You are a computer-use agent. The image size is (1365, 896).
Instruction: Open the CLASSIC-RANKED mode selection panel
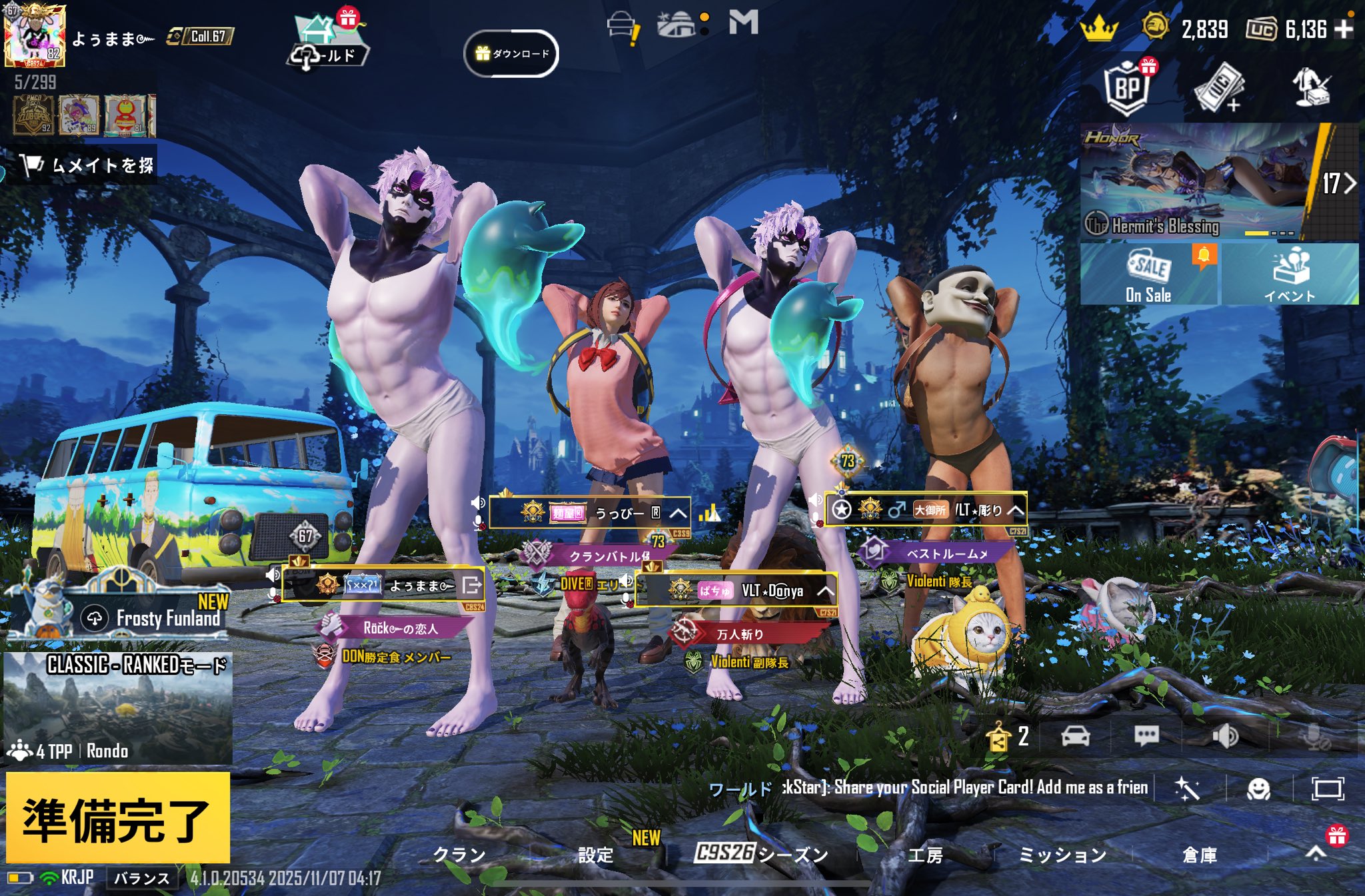[x=118, y=706]
